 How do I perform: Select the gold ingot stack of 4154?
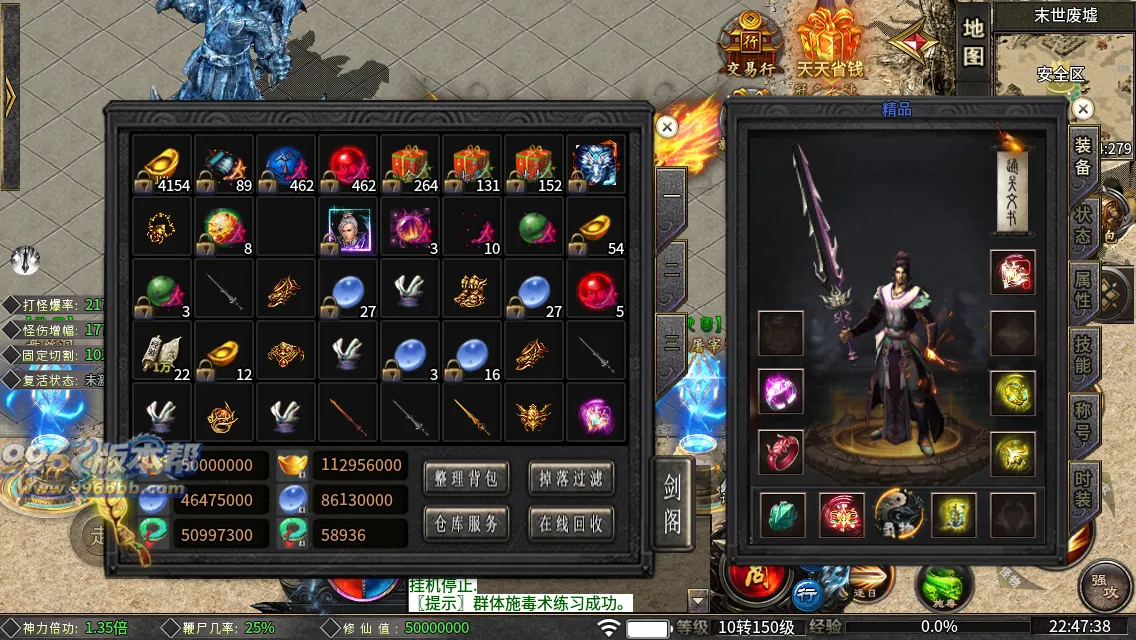(x=162, y=165)
